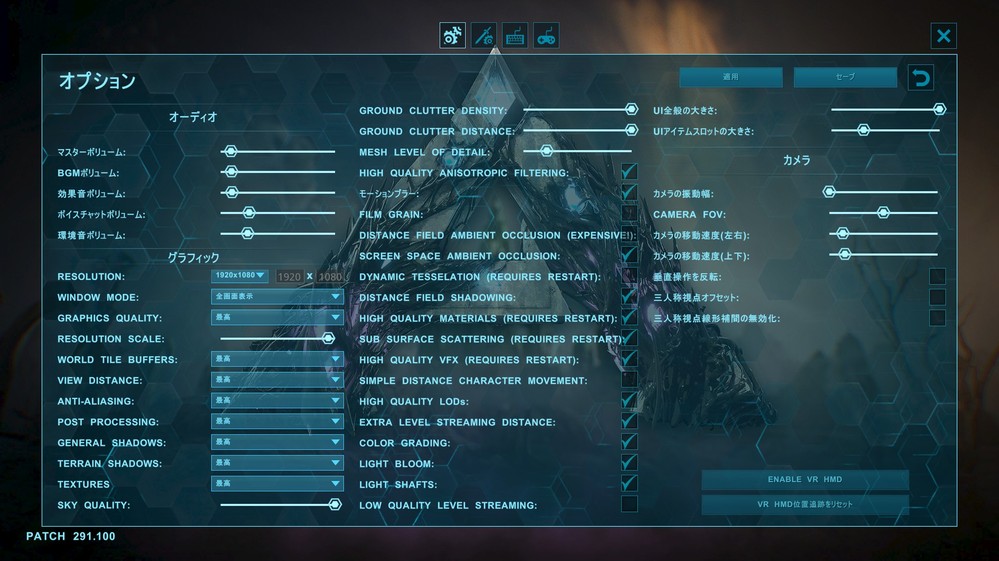Set the マスターボリューム master volume slider
Image resolution: width=999 pixels, height=561 pixels.
tap(231, 151)
